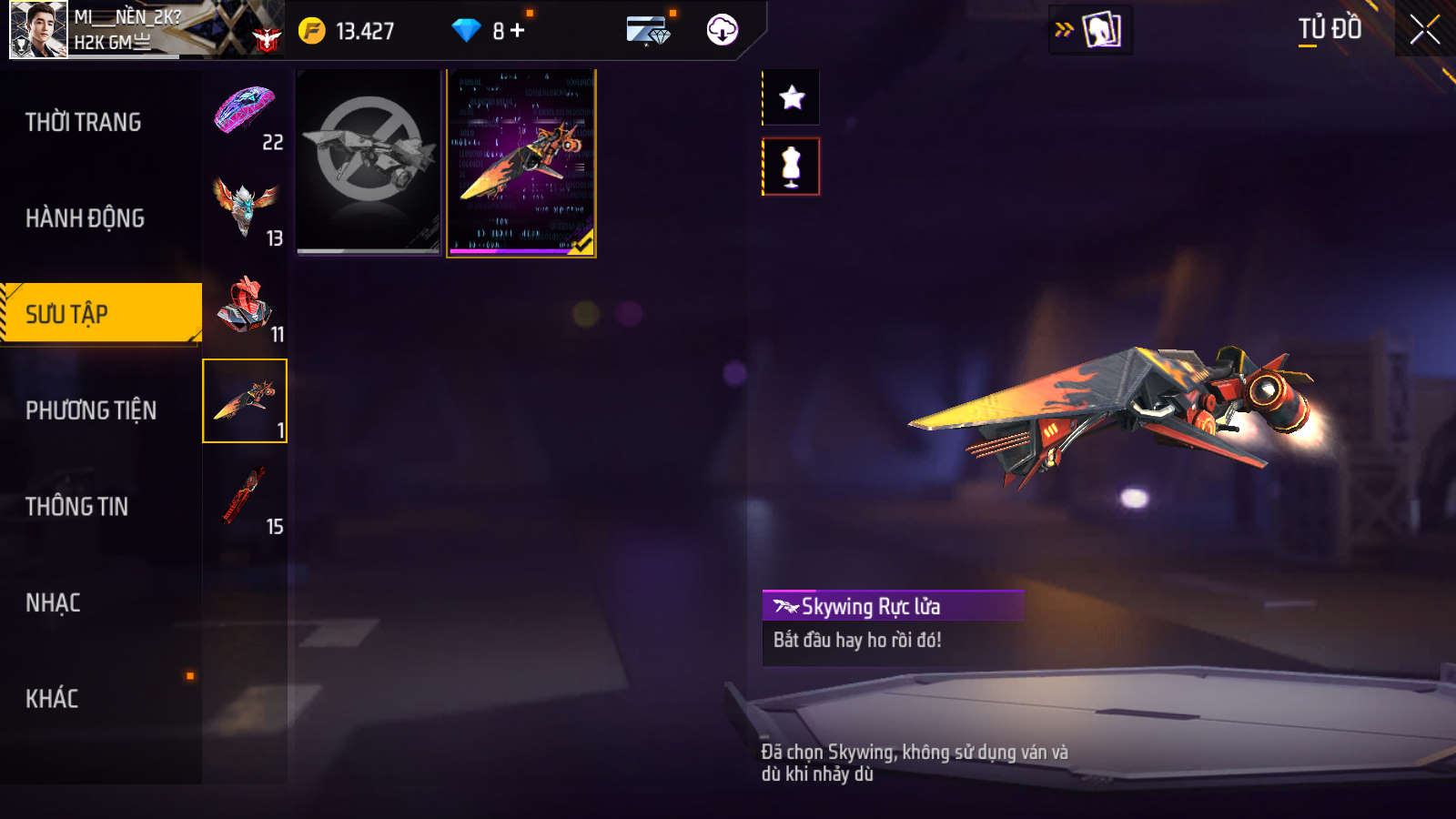Open the character cards shortcut
Viewport: 1456px width, 819px height.
click(x=1101, y=30)
